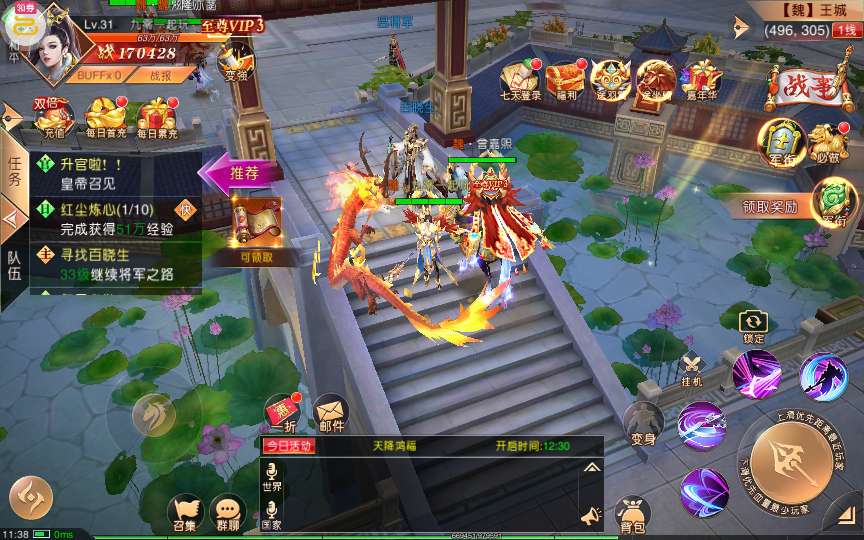
Task: Open the 每日首充 daily first-recharge icon
Action: pos(104,118)
